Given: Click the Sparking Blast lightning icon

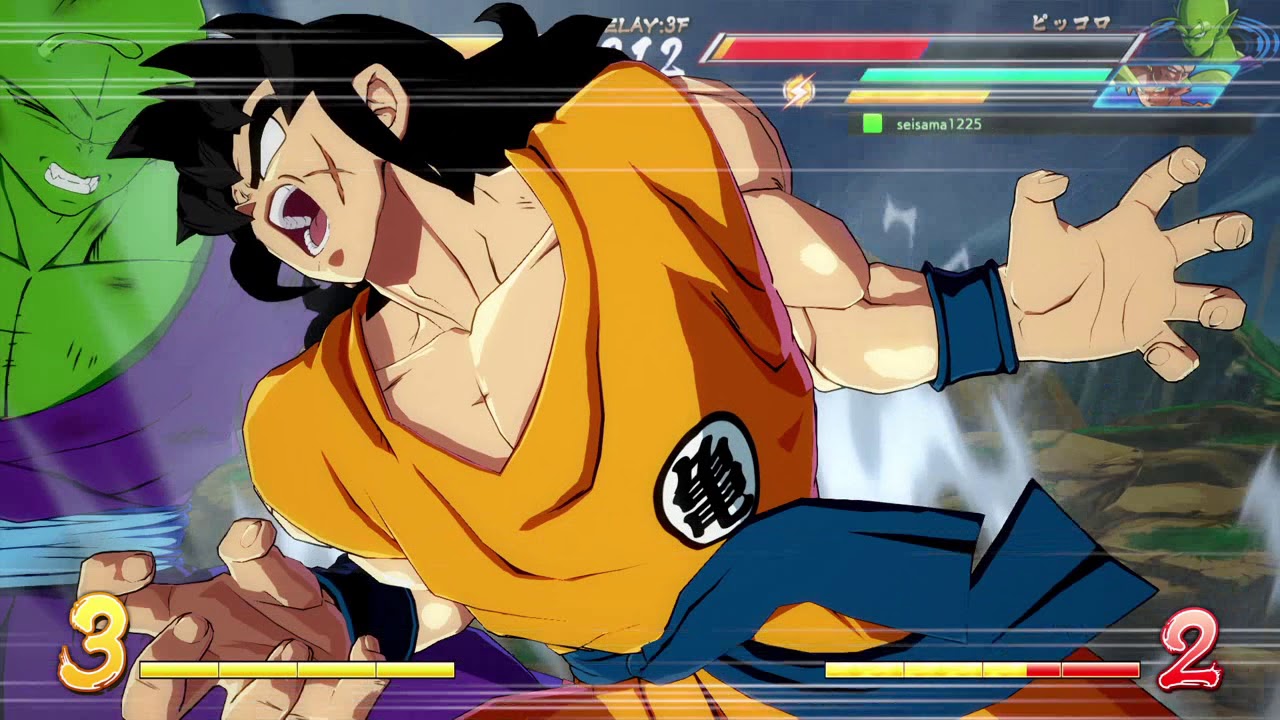Looking at the screenshot, I should click(x=800, y=88).
